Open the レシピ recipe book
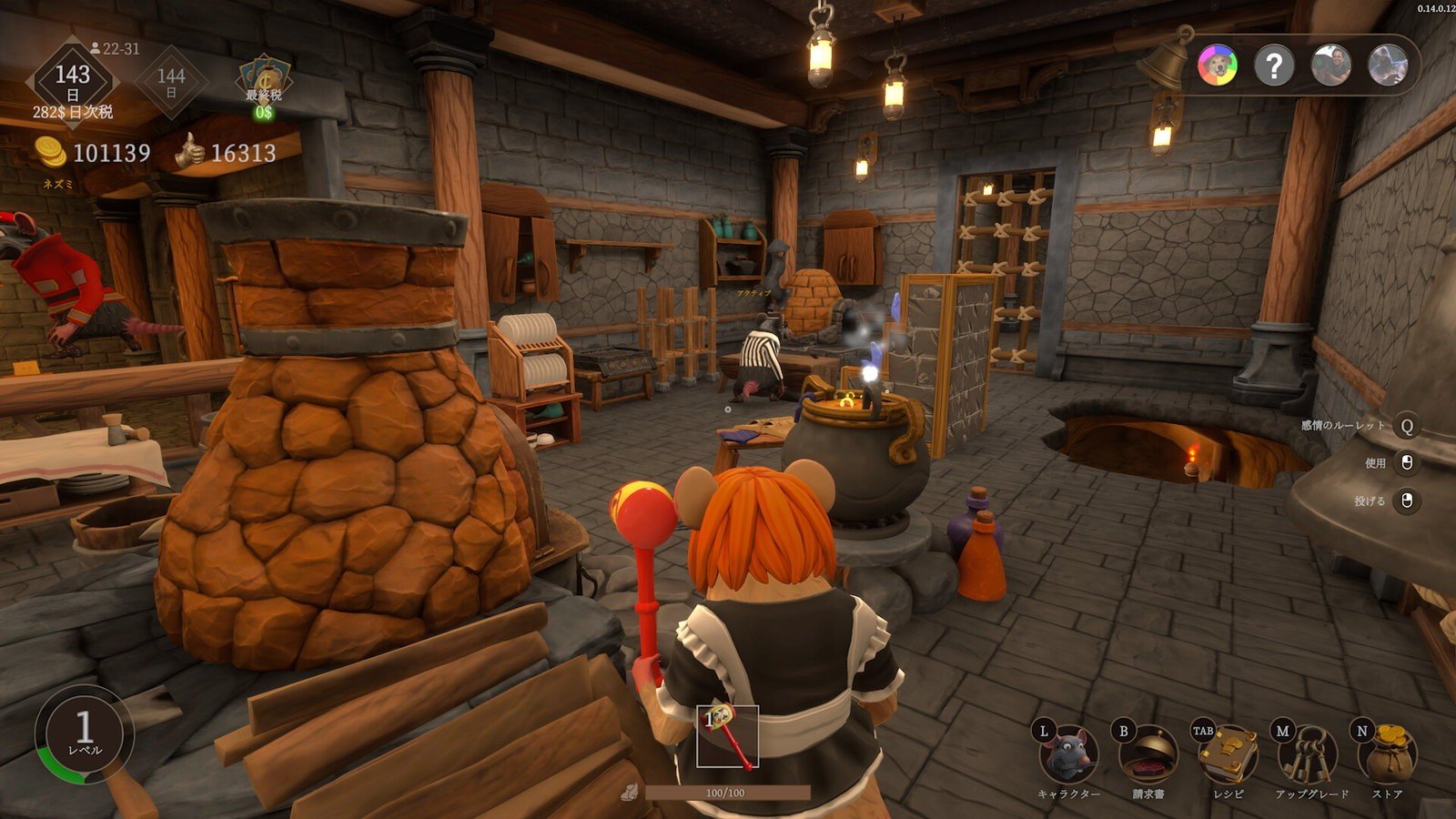The width and height of the screenshot is (1456, 819). 1228,755
